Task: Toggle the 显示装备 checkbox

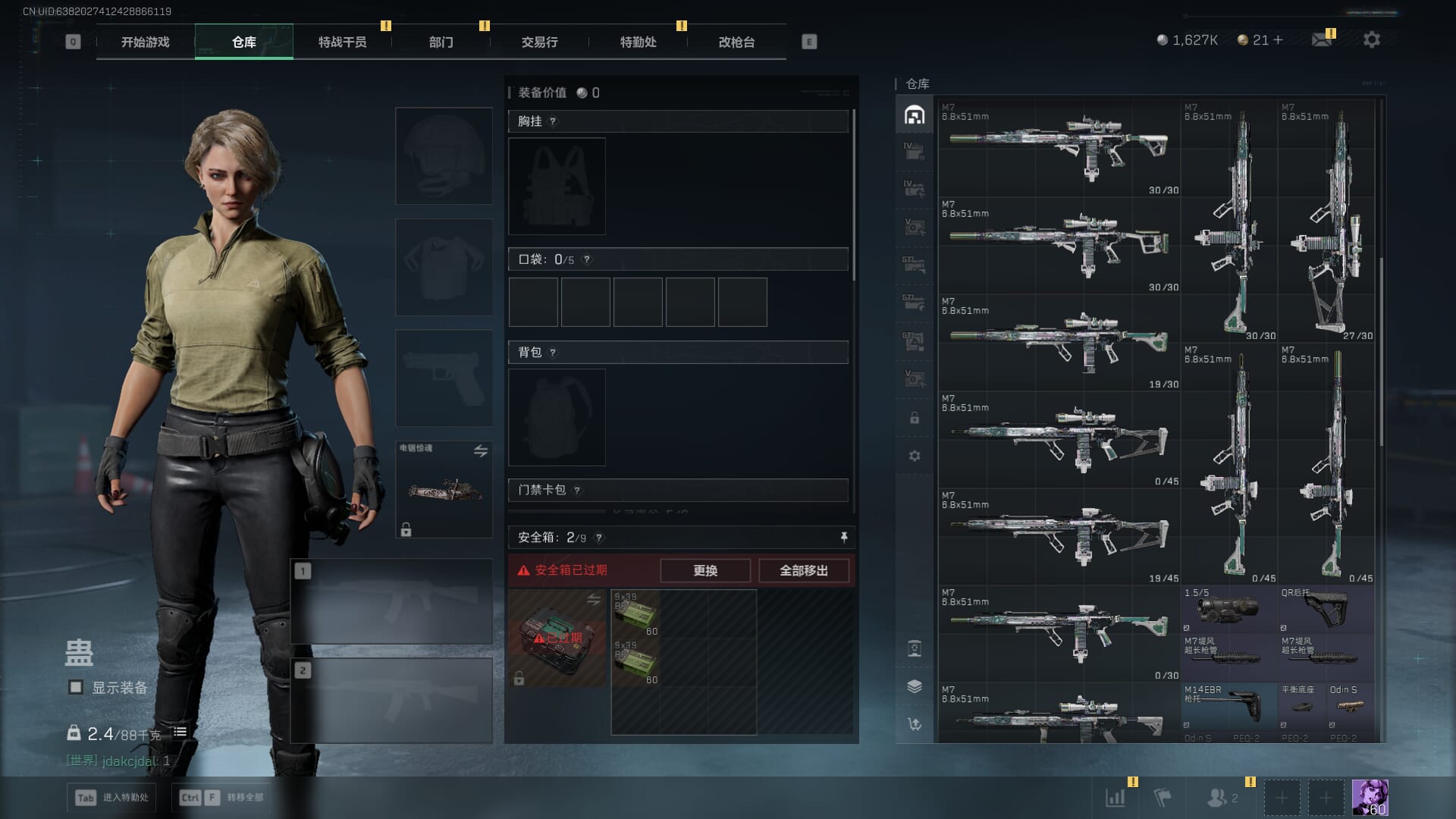Action: (76, 687)
